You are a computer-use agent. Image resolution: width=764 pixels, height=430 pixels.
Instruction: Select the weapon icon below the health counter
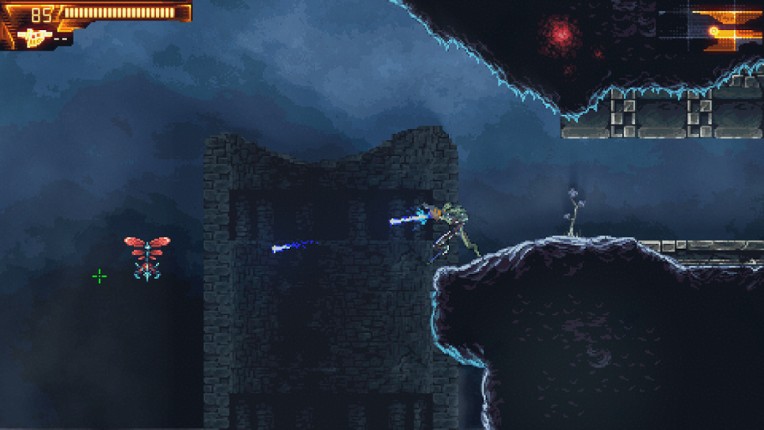pos(32,38)
